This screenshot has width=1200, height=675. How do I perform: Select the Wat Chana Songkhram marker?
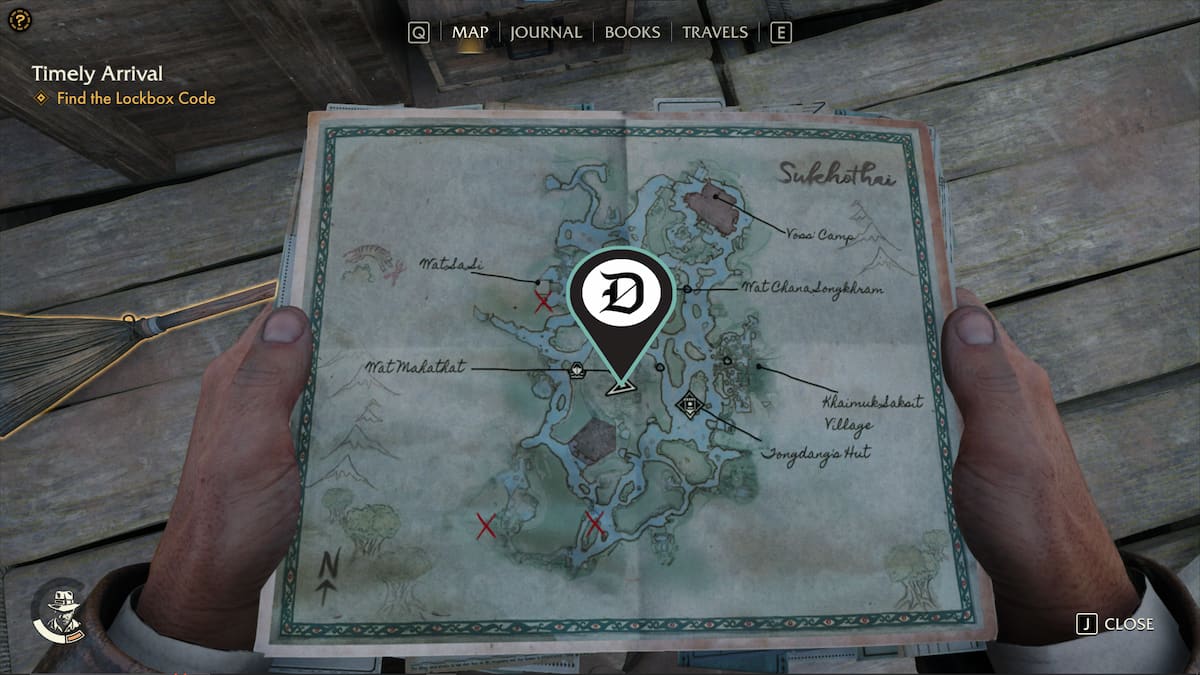click(x=687, y=289)
